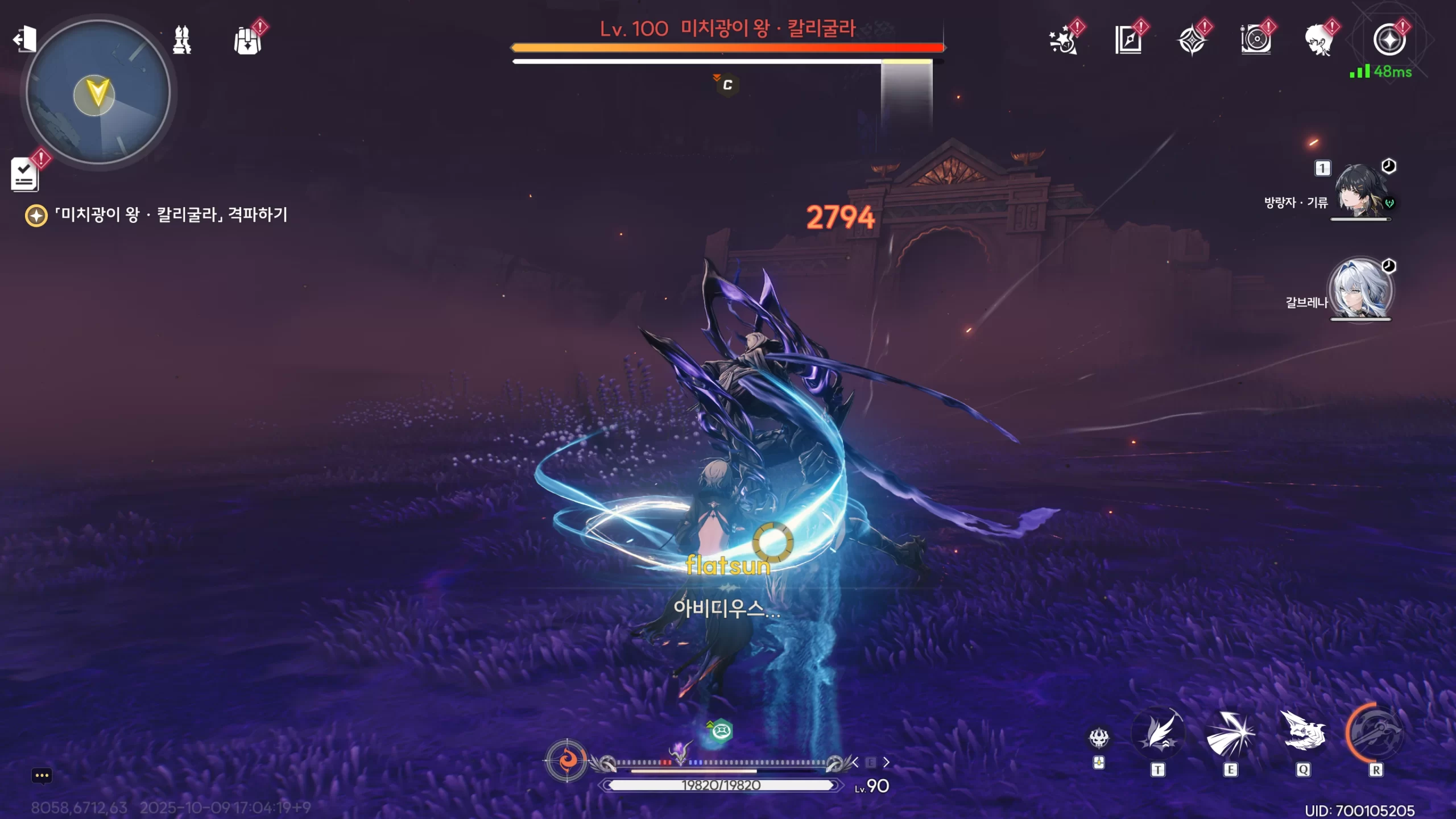
Task: Open the four-point compass star icon
Action: (1192, 41)
